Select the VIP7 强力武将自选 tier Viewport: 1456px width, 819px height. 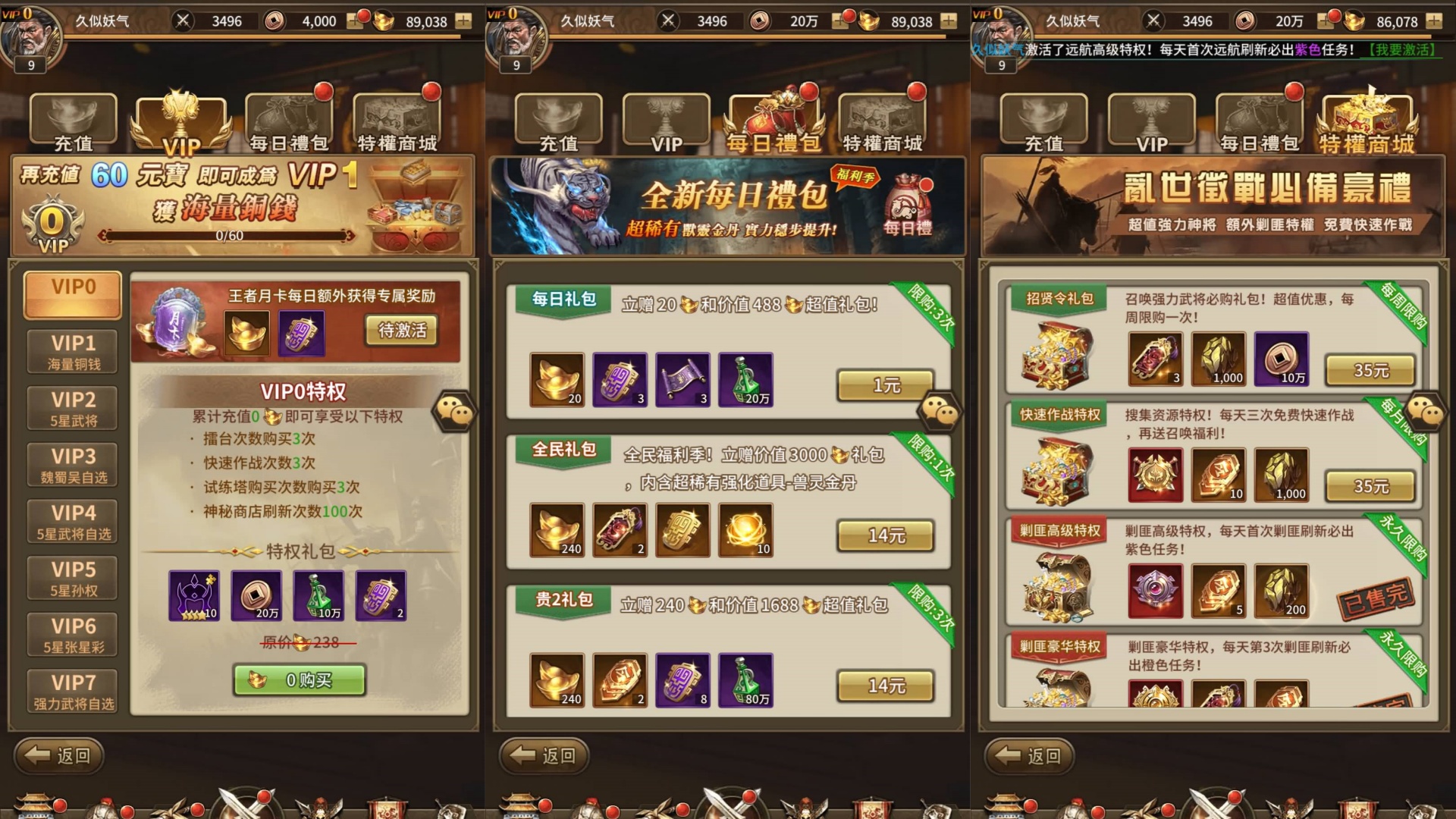point(71,692)
